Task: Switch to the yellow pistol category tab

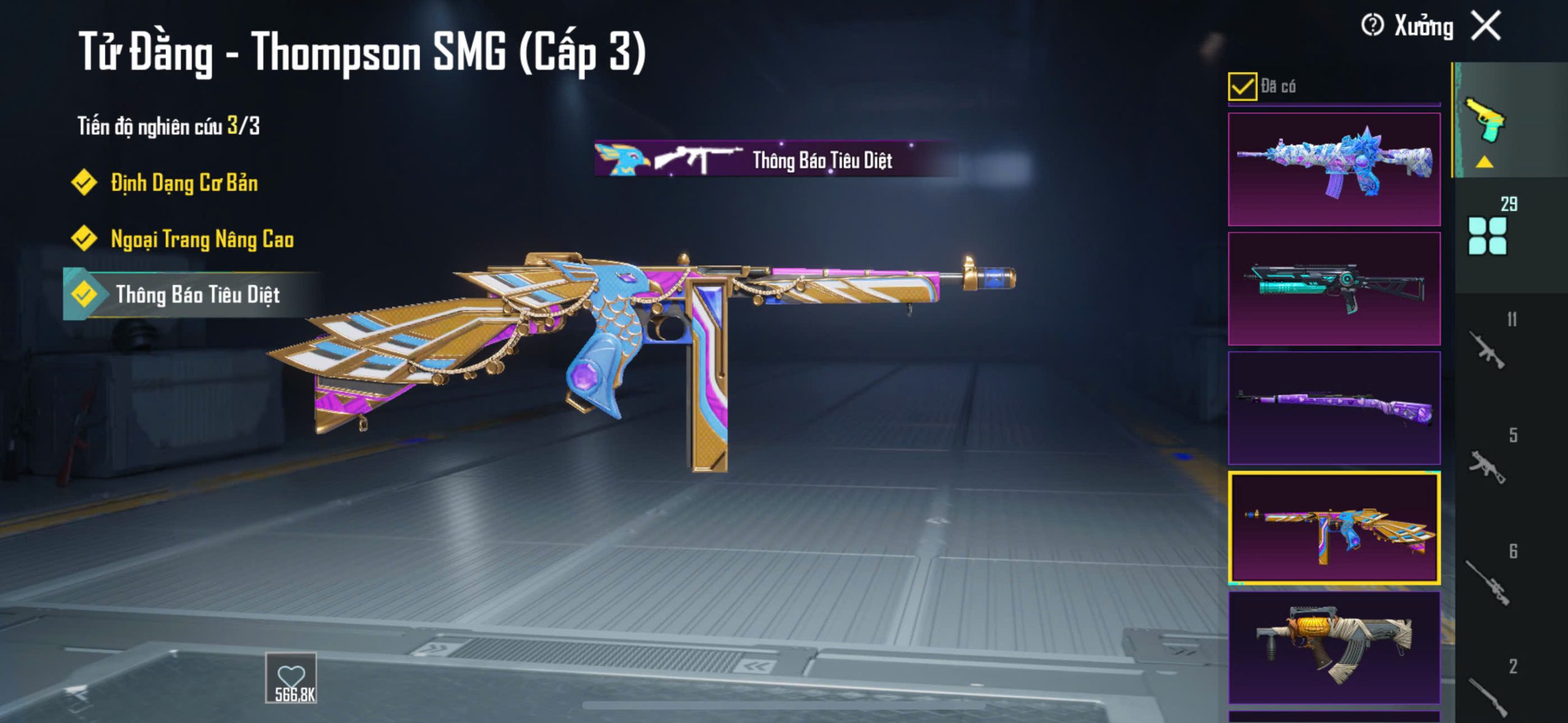Action: point(1485,121)
